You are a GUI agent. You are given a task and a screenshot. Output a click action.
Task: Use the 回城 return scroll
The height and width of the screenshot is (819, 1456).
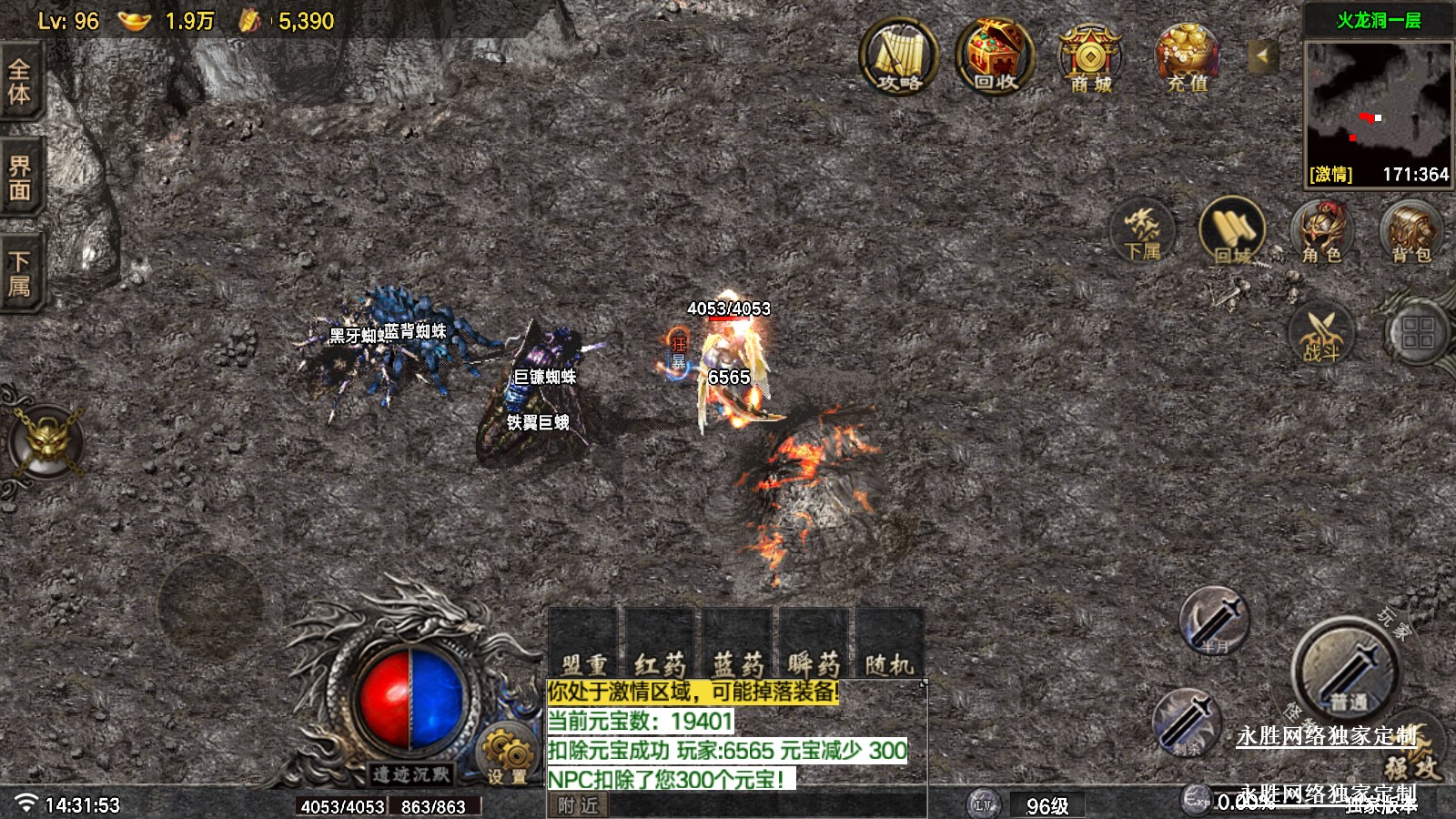1232,231
